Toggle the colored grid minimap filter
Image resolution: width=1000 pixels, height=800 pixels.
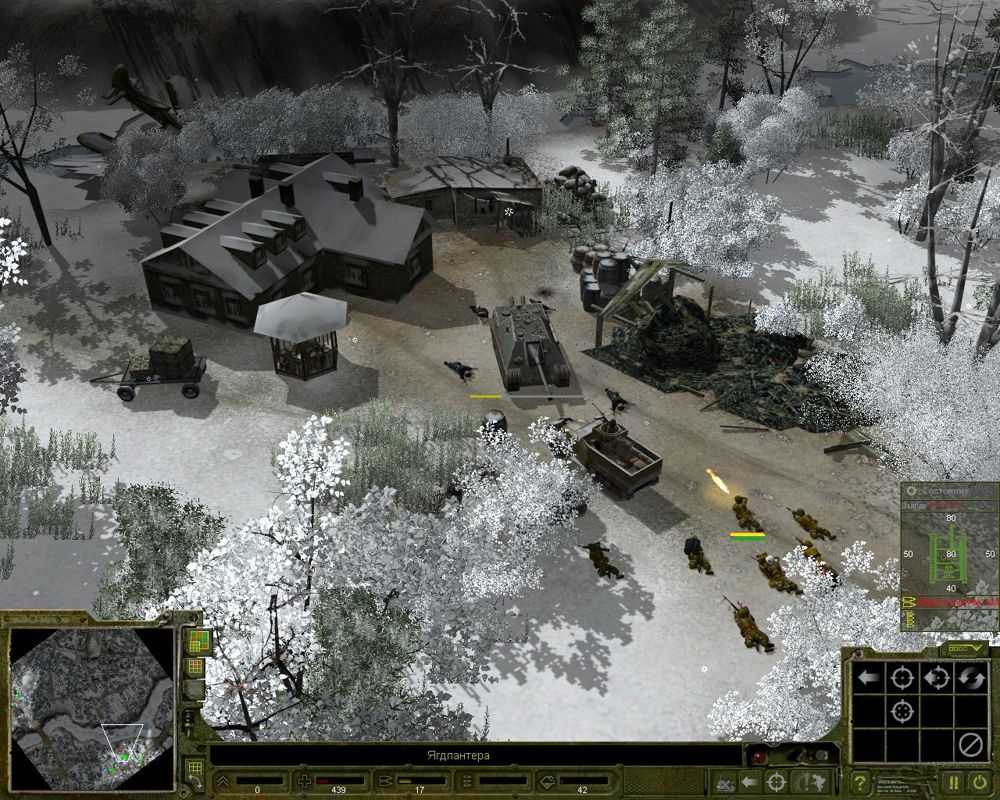coord(196,640)
